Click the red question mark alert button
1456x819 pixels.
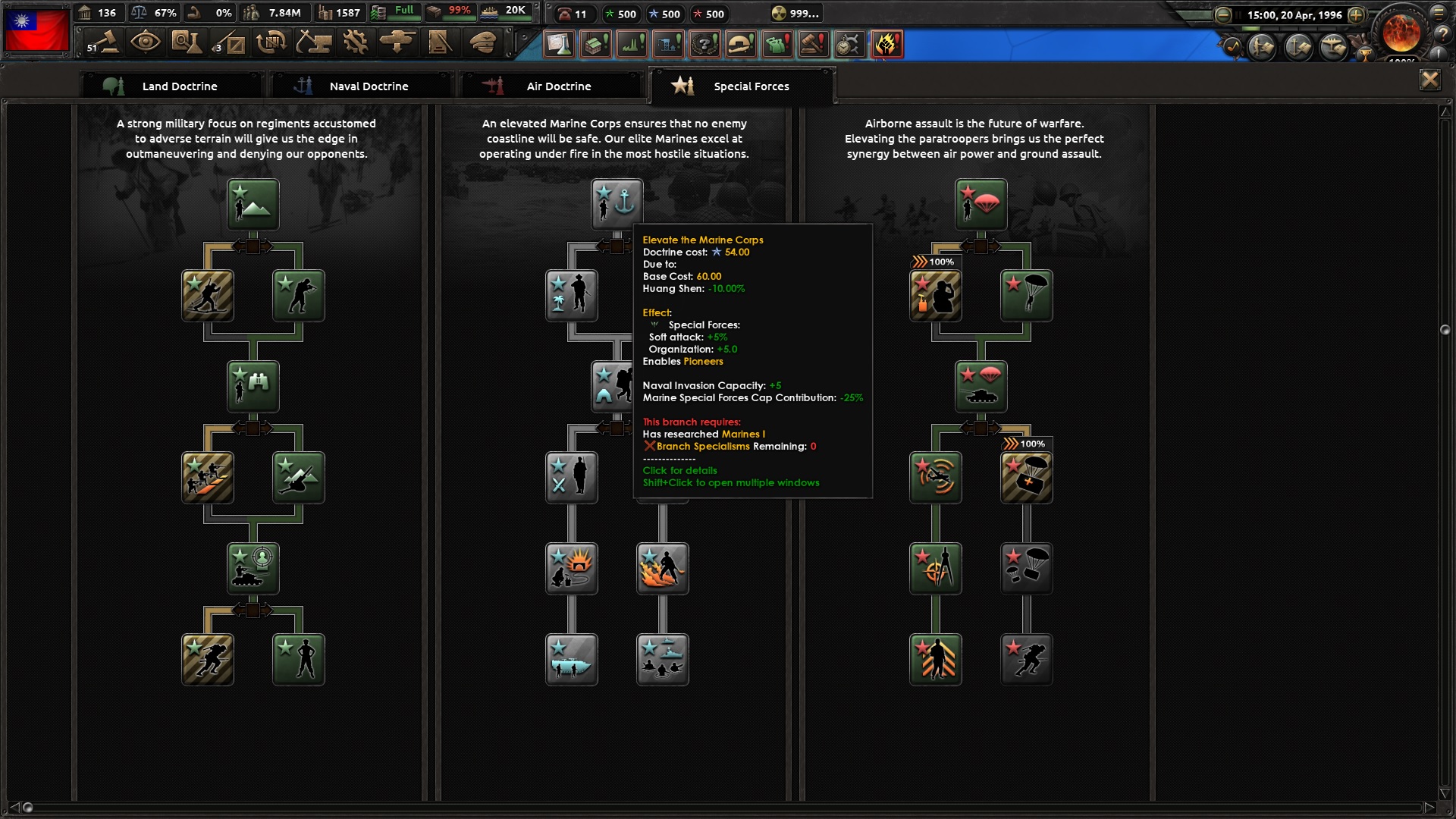pyautogui.click(x=705, y=44)
